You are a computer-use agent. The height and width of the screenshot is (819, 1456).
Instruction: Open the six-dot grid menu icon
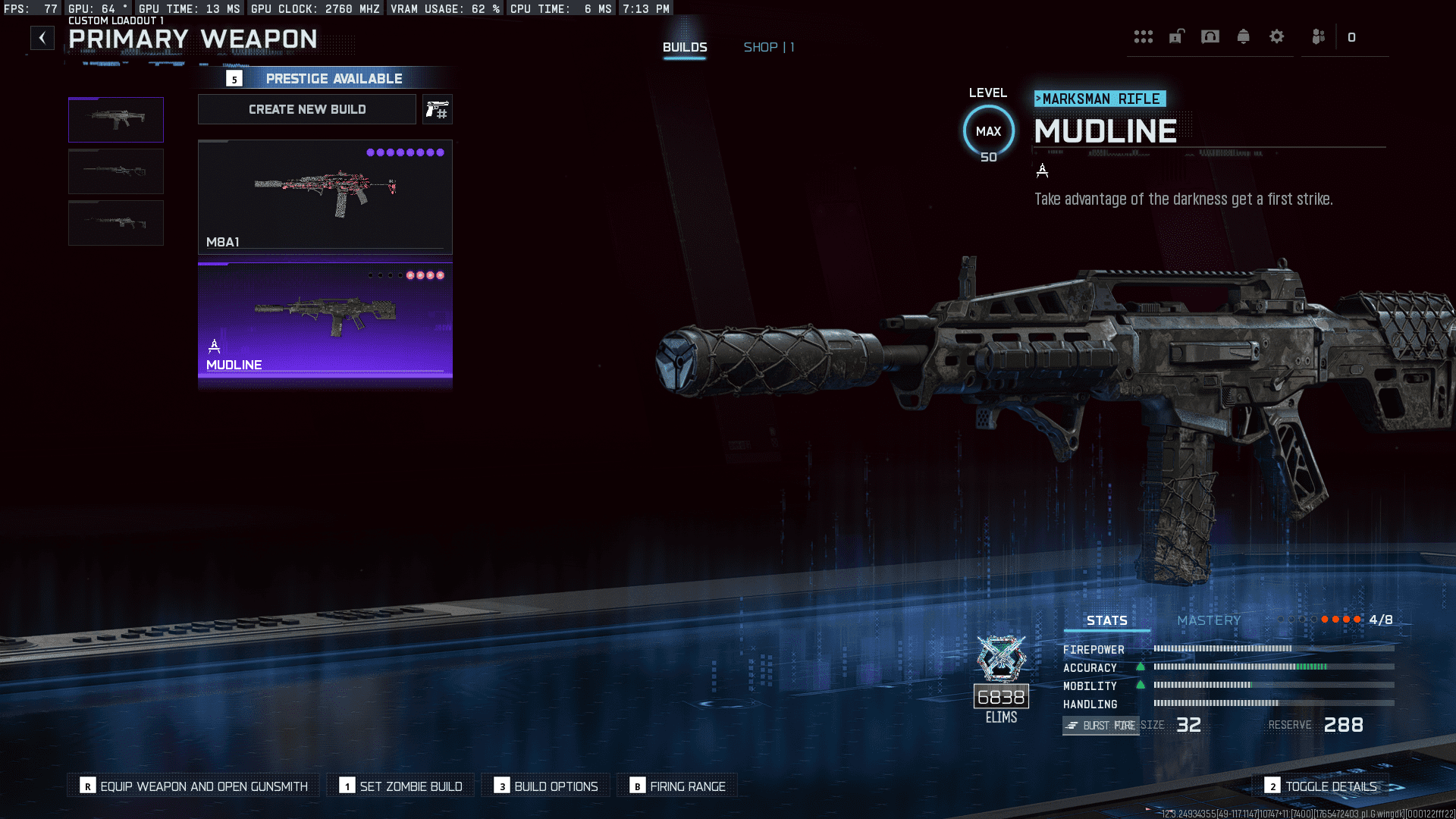(1143, 36)
